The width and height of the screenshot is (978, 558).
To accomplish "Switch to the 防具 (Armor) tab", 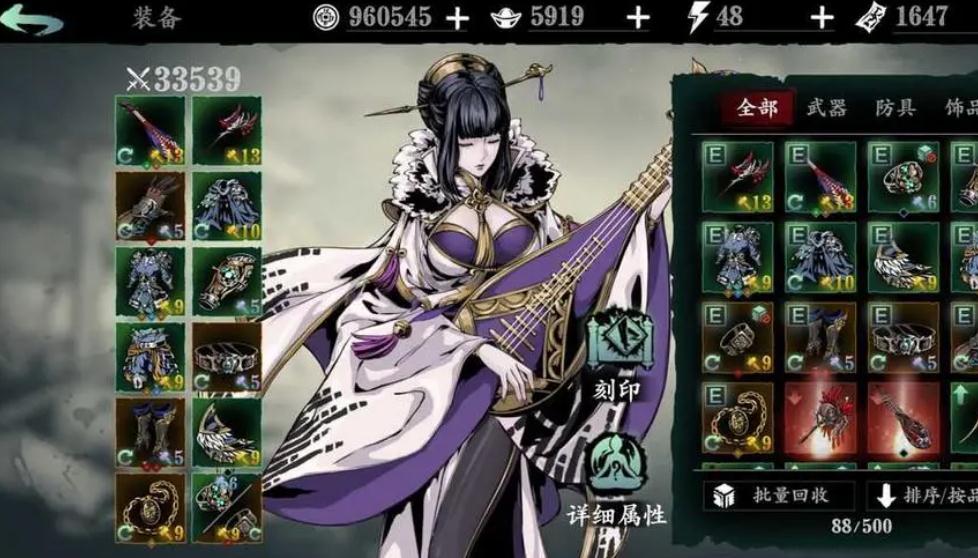I will [895, 108].
